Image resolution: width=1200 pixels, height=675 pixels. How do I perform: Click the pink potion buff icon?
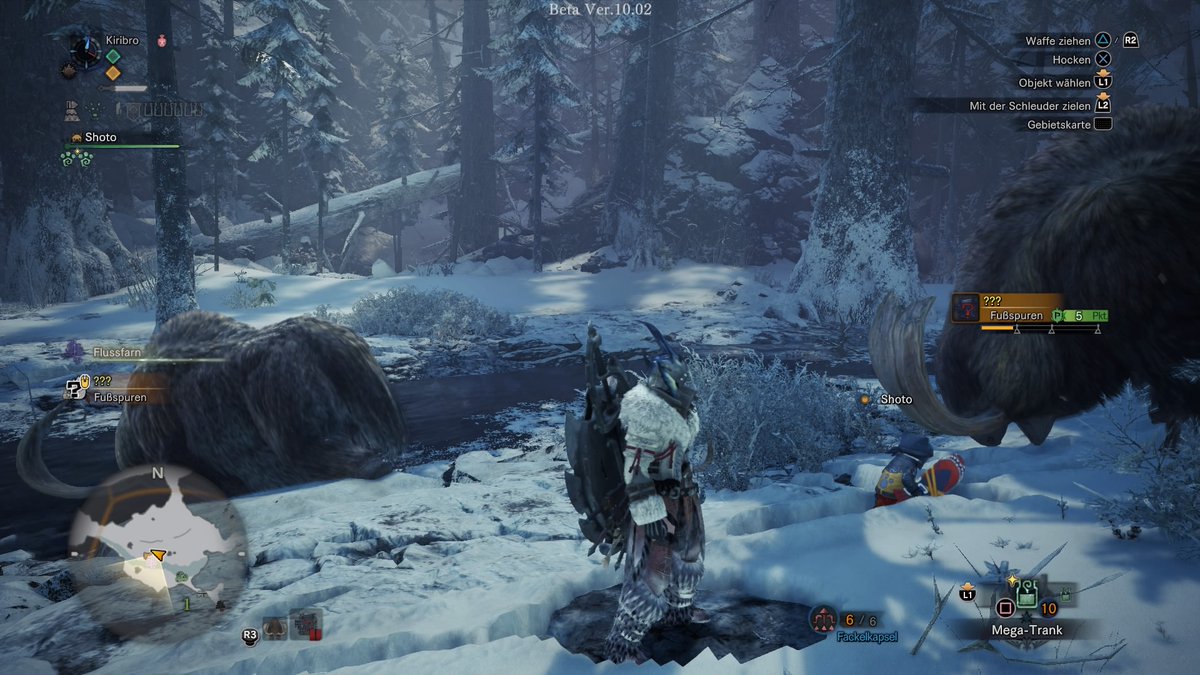point(161,42)
